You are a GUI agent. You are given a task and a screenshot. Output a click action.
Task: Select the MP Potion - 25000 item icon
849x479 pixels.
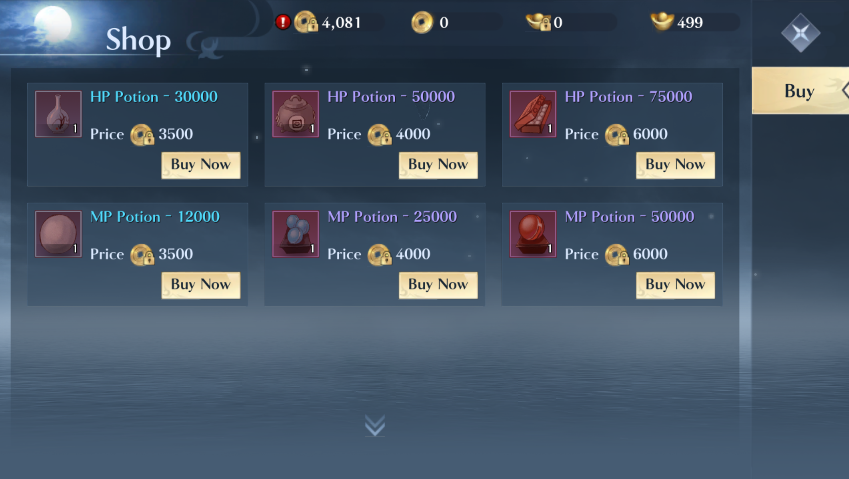click(296, 234)
